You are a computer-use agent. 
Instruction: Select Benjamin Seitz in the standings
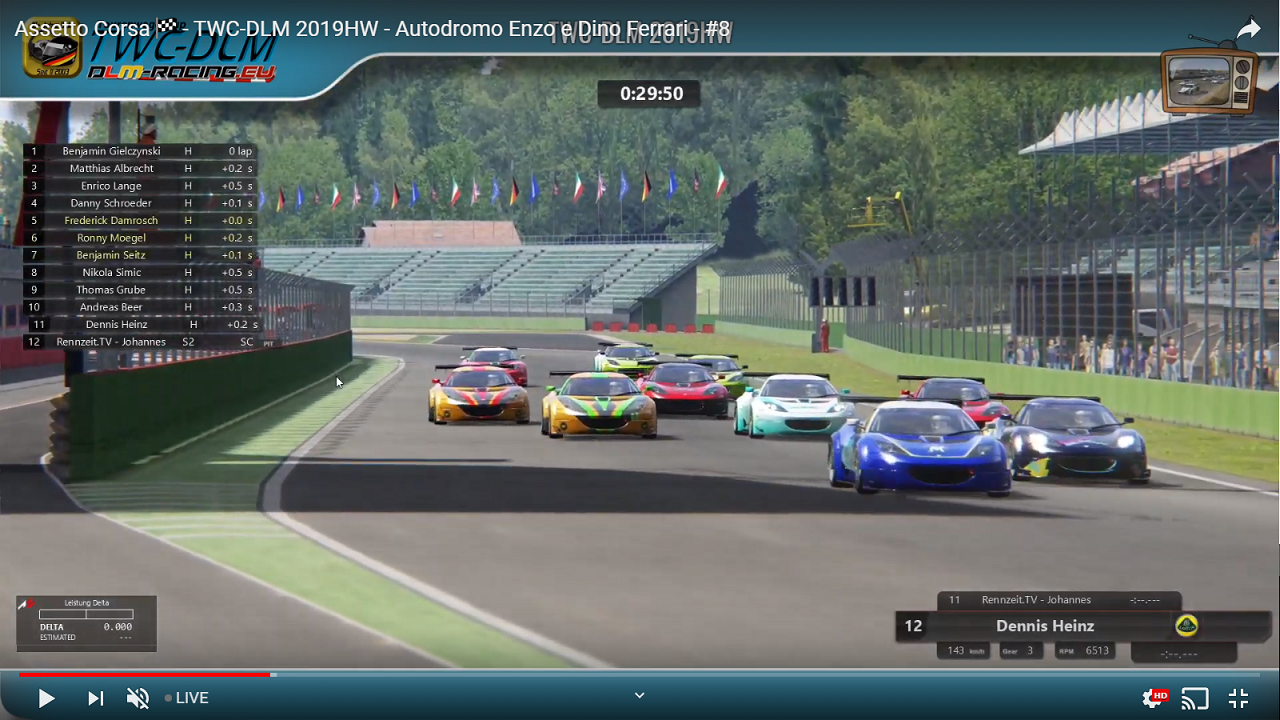[x=112, y=255]
